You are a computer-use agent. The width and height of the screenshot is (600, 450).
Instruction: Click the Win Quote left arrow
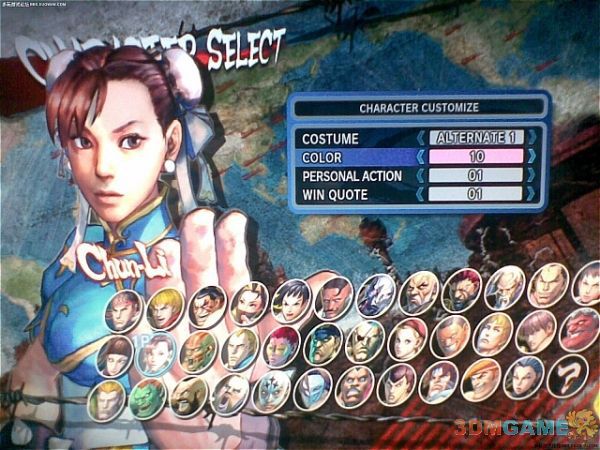[x=420, y=193]
